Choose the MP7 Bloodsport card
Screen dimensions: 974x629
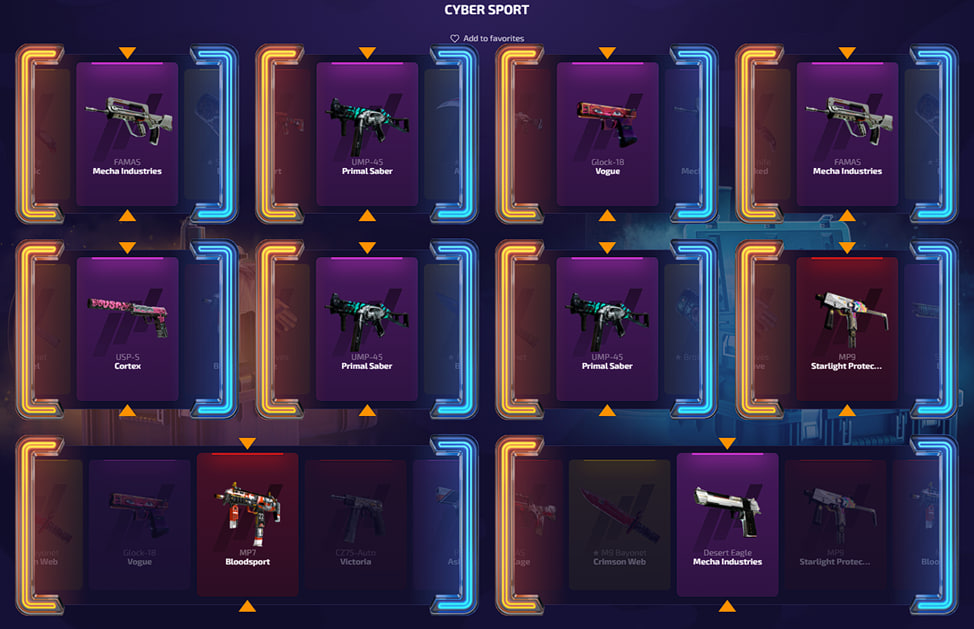tap(247, 524)
